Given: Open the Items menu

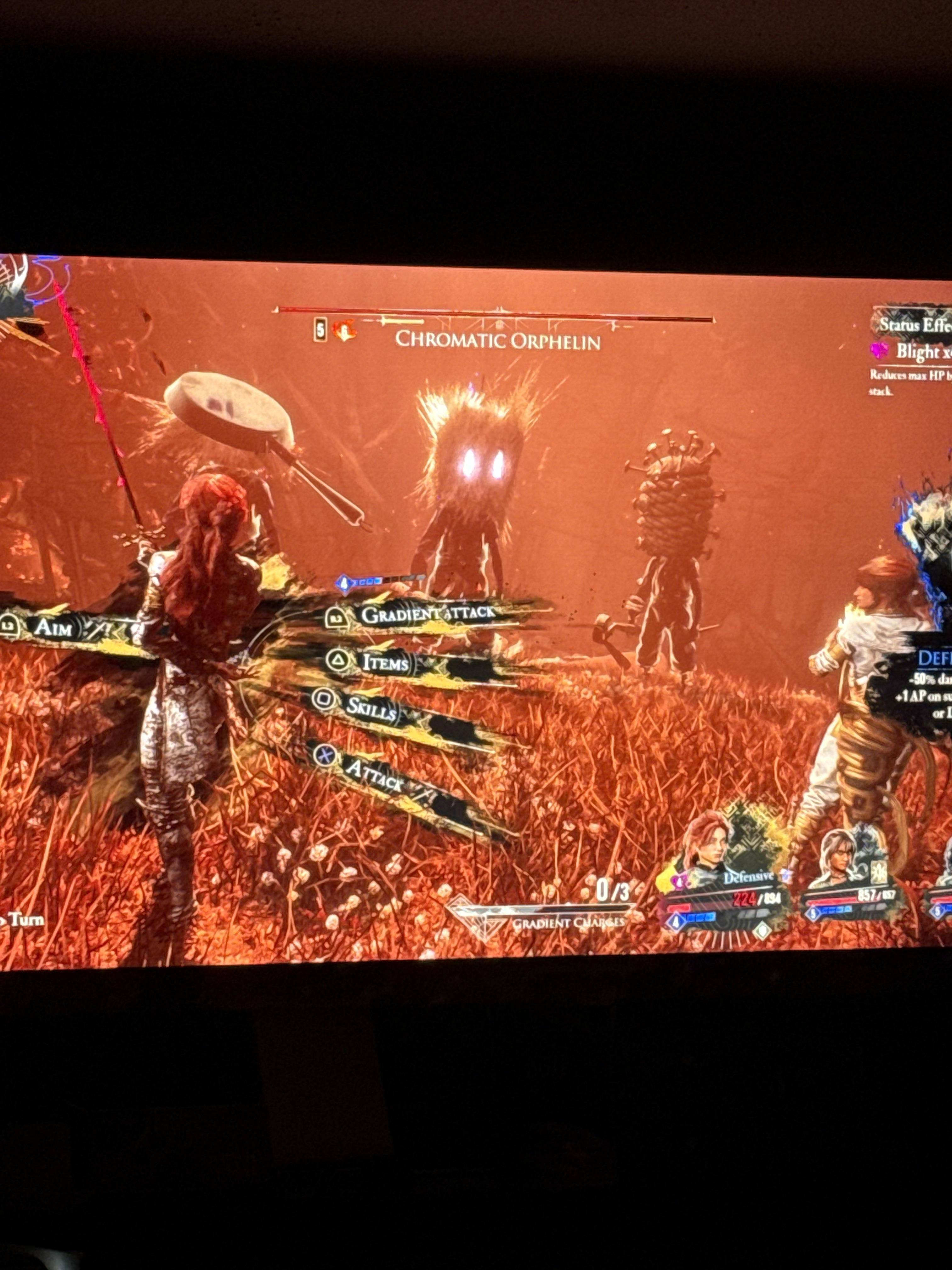Looking at the screenshot, I should click(x=384, y=663).
